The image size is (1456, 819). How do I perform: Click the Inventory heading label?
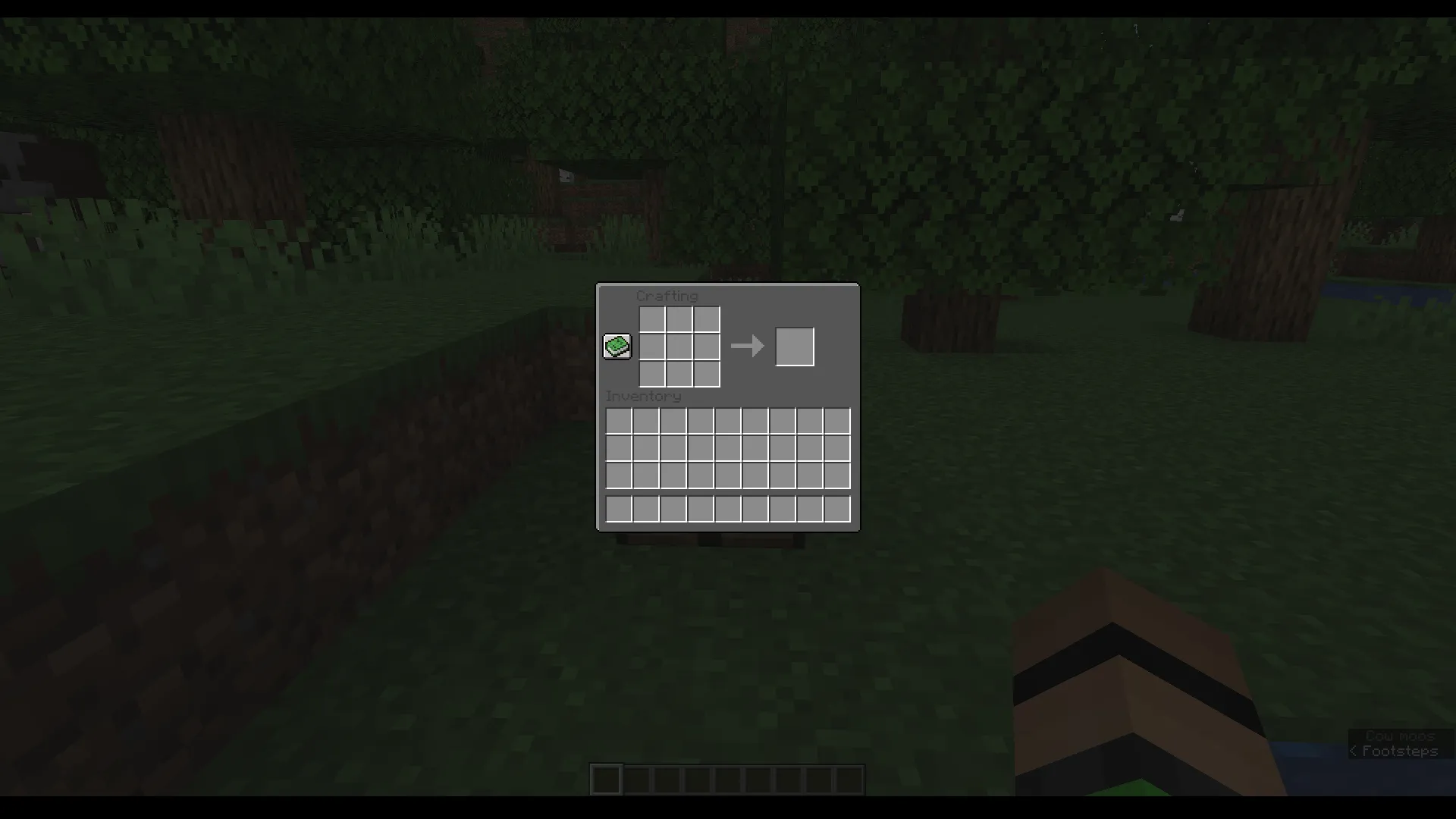[x=643, y=396]
